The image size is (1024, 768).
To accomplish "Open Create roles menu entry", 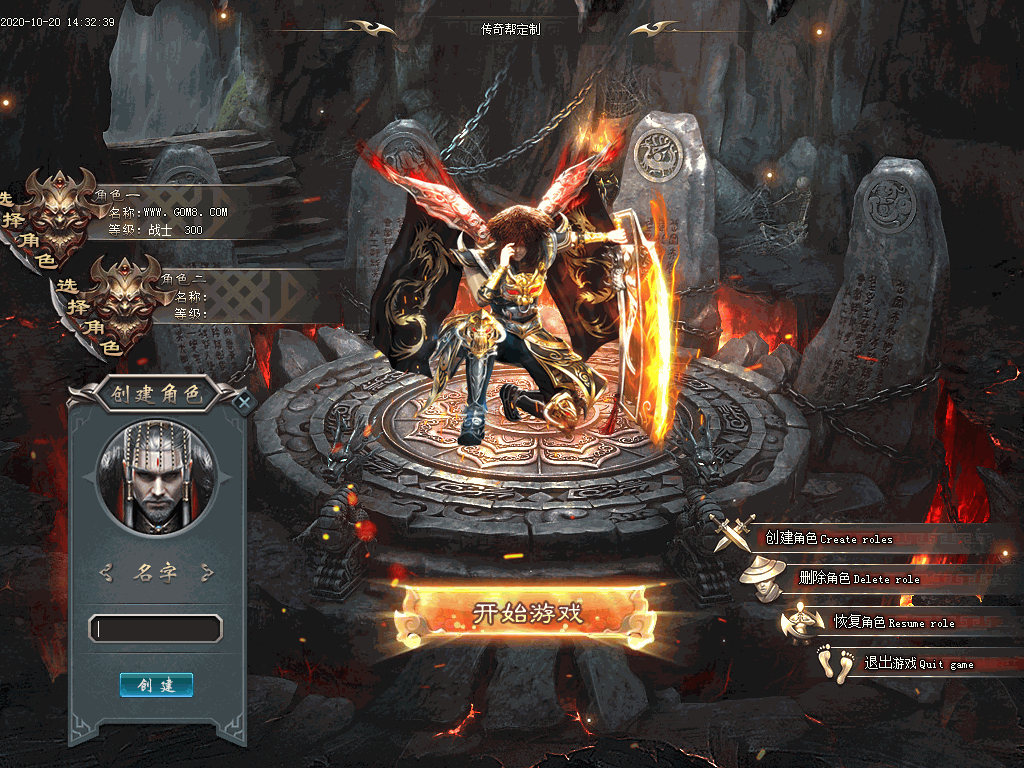I will [828, 539].
